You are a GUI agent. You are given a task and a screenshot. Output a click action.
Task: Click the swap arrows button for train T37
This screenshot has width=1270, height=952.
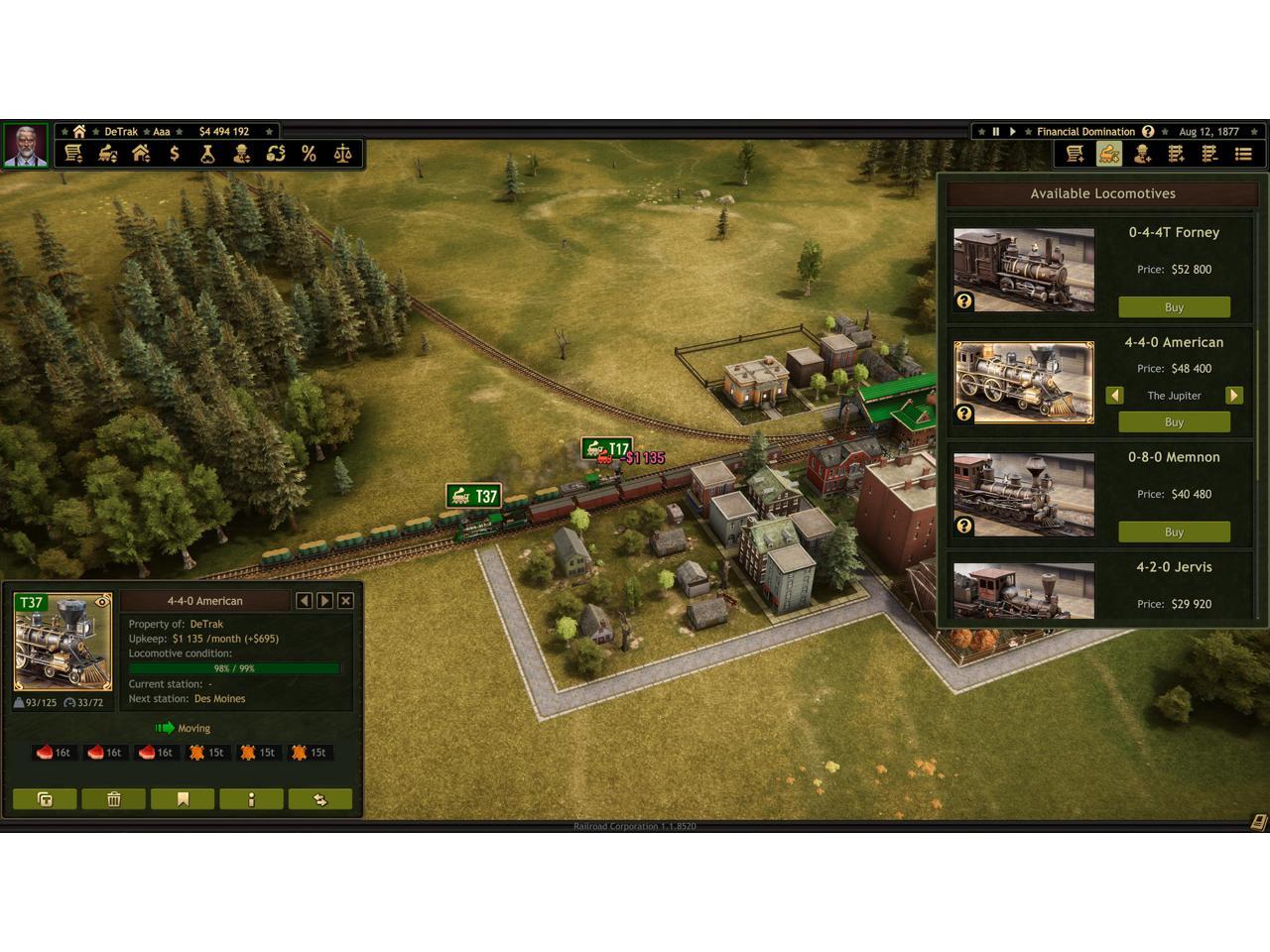319,799
